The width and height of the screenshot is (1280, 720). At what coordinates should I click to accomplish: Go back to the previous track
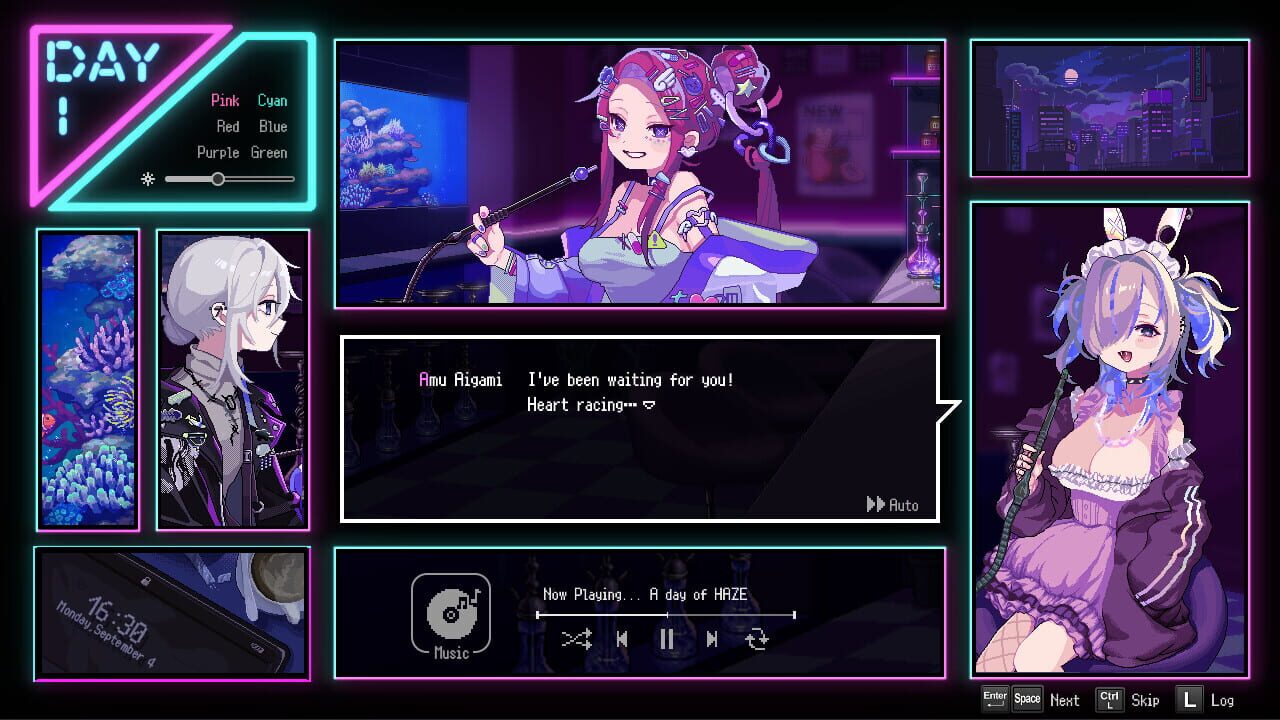tap(622, 640)
